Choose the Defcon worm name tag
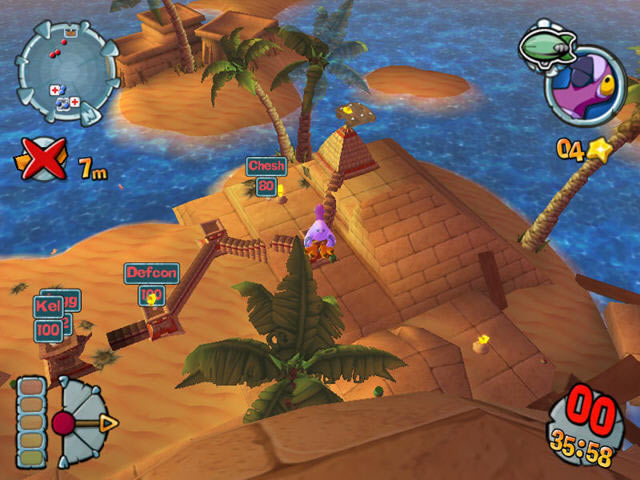The width and height of the screenshot is (640, 480). 151,272
